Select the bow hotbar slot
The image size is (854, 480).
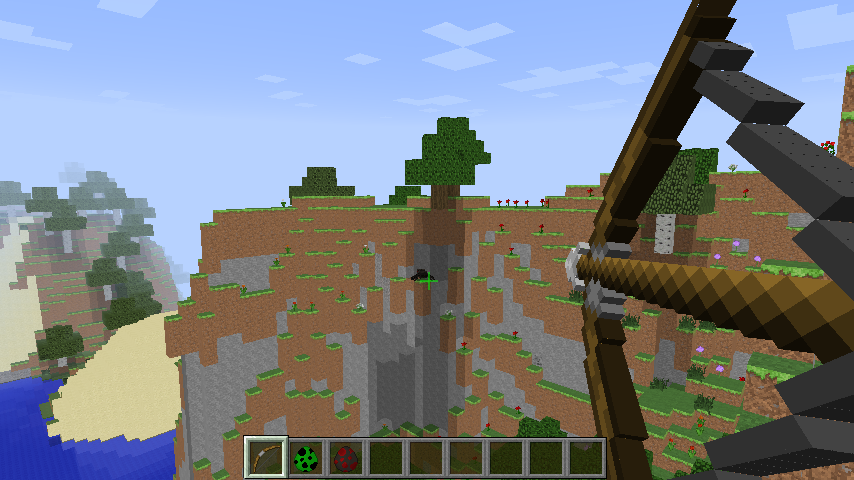(x=266, y=458)
